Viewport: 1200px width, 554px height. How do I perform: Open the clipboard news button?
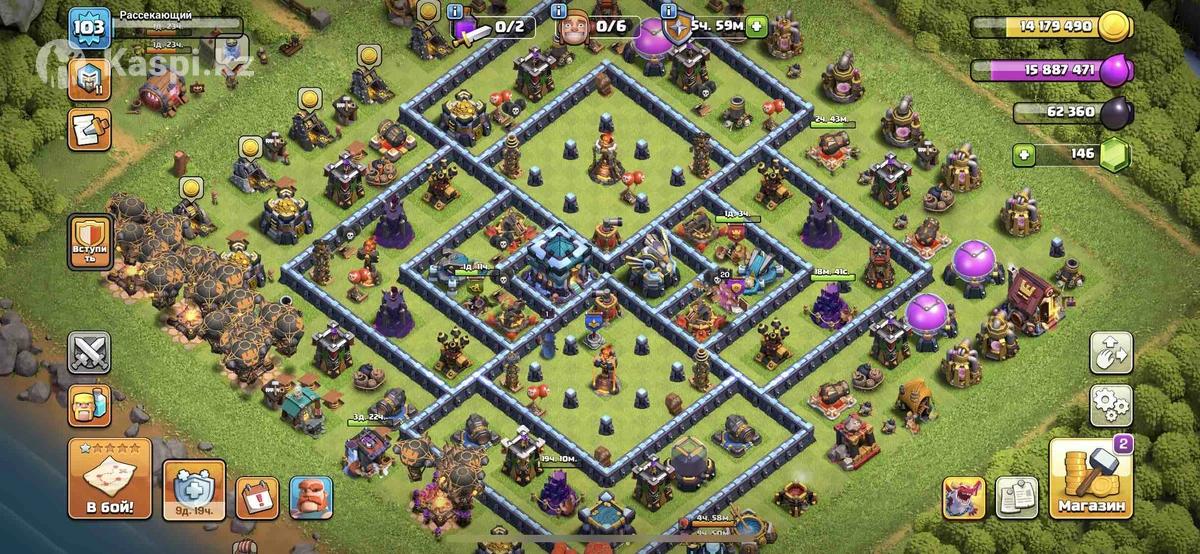(x=1016, y=497)
